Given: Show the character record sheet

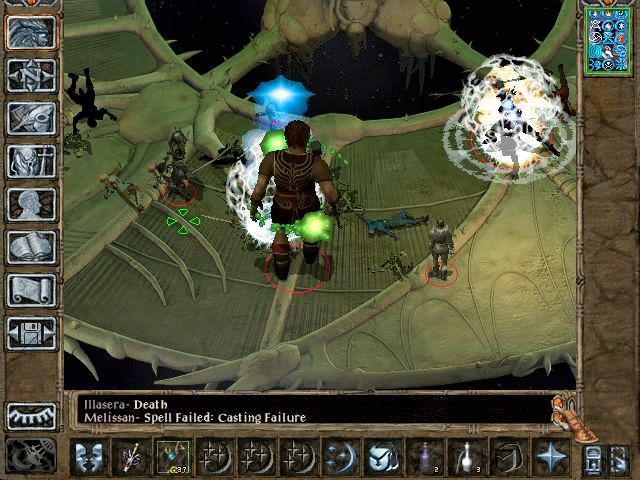Looking at the screenshot, I should point(31,203).
